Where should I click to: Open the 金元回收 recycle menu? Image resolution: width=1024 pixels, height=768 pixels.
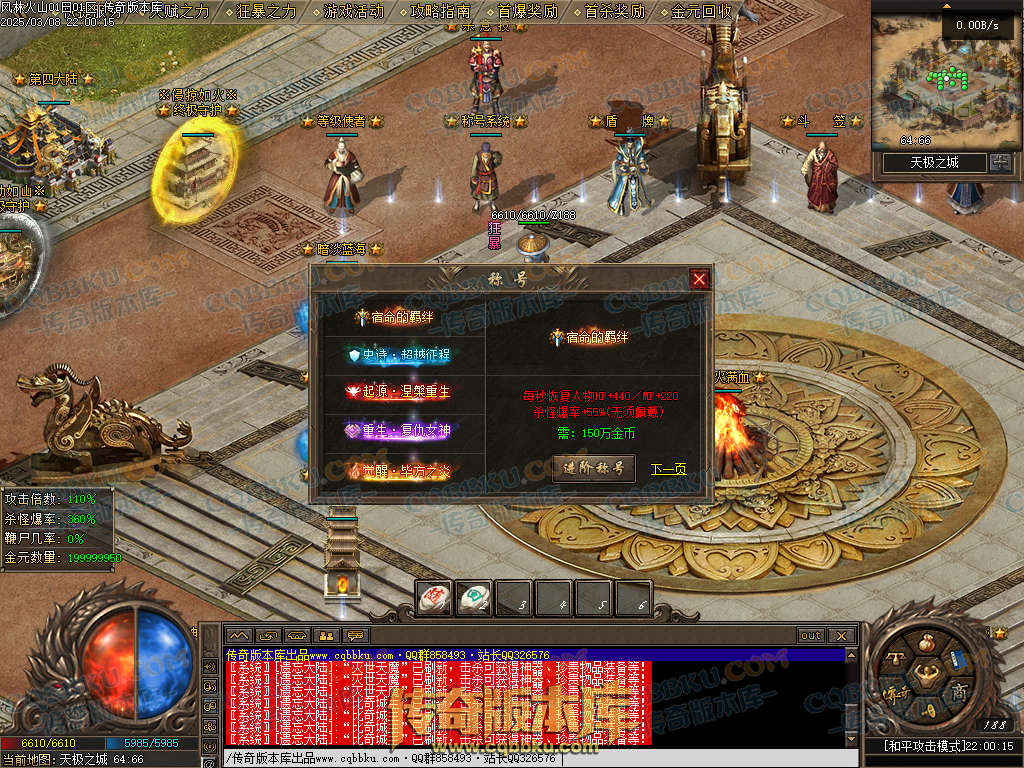click(702, 12)
